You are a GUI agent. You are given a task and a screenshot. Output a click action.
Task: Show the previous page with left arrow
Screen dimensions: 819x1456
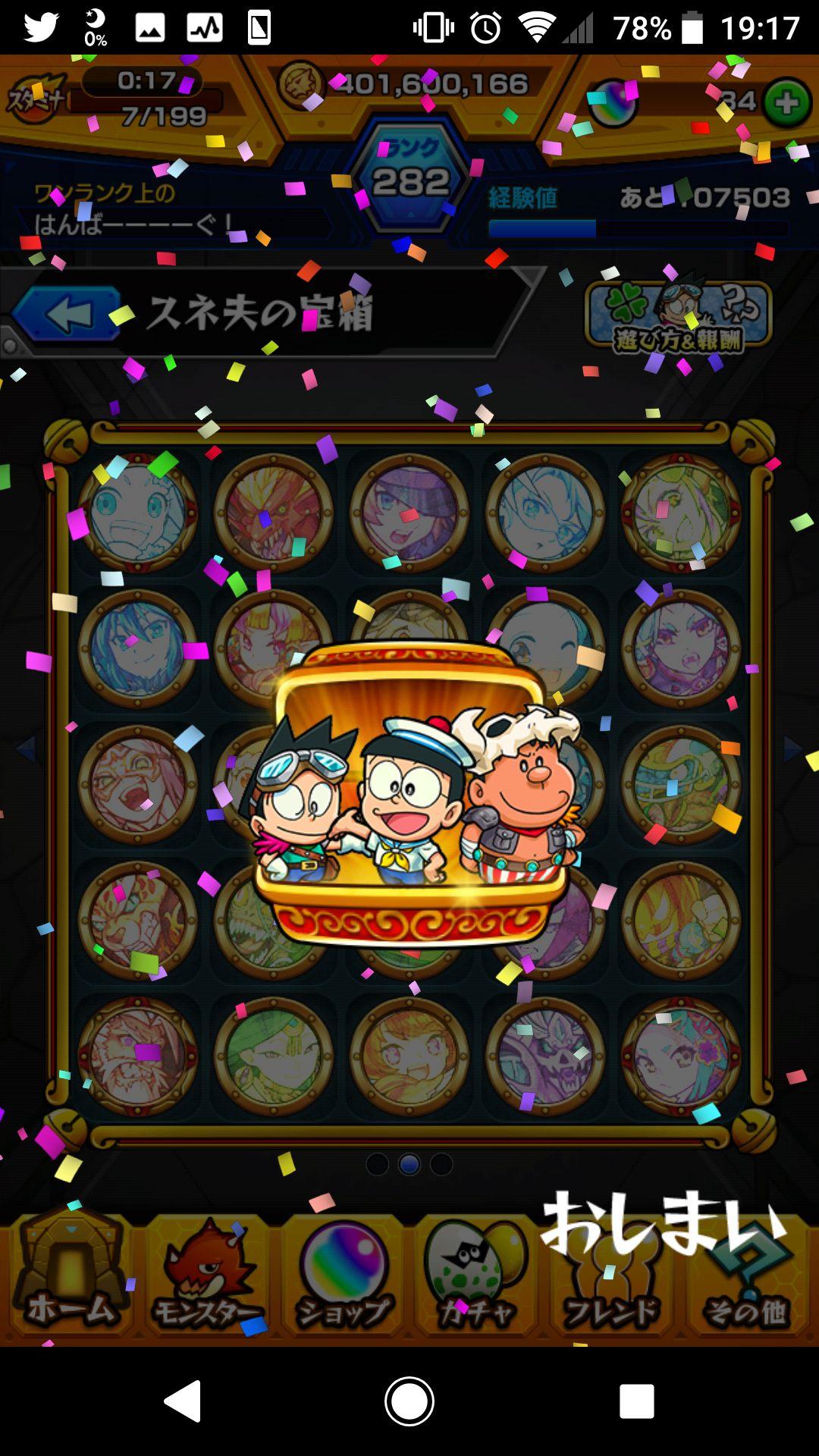point(26,749)
